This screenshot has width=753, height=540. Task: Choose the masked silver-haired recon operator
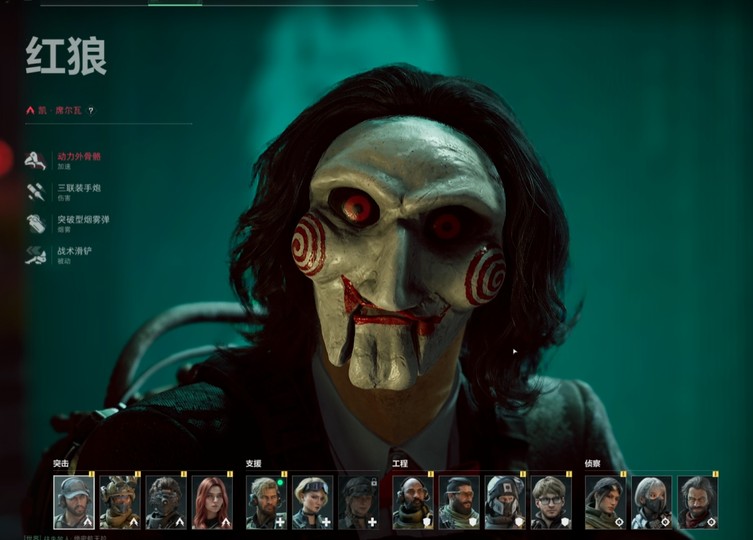pyautogui.click(x=651, y=501)
